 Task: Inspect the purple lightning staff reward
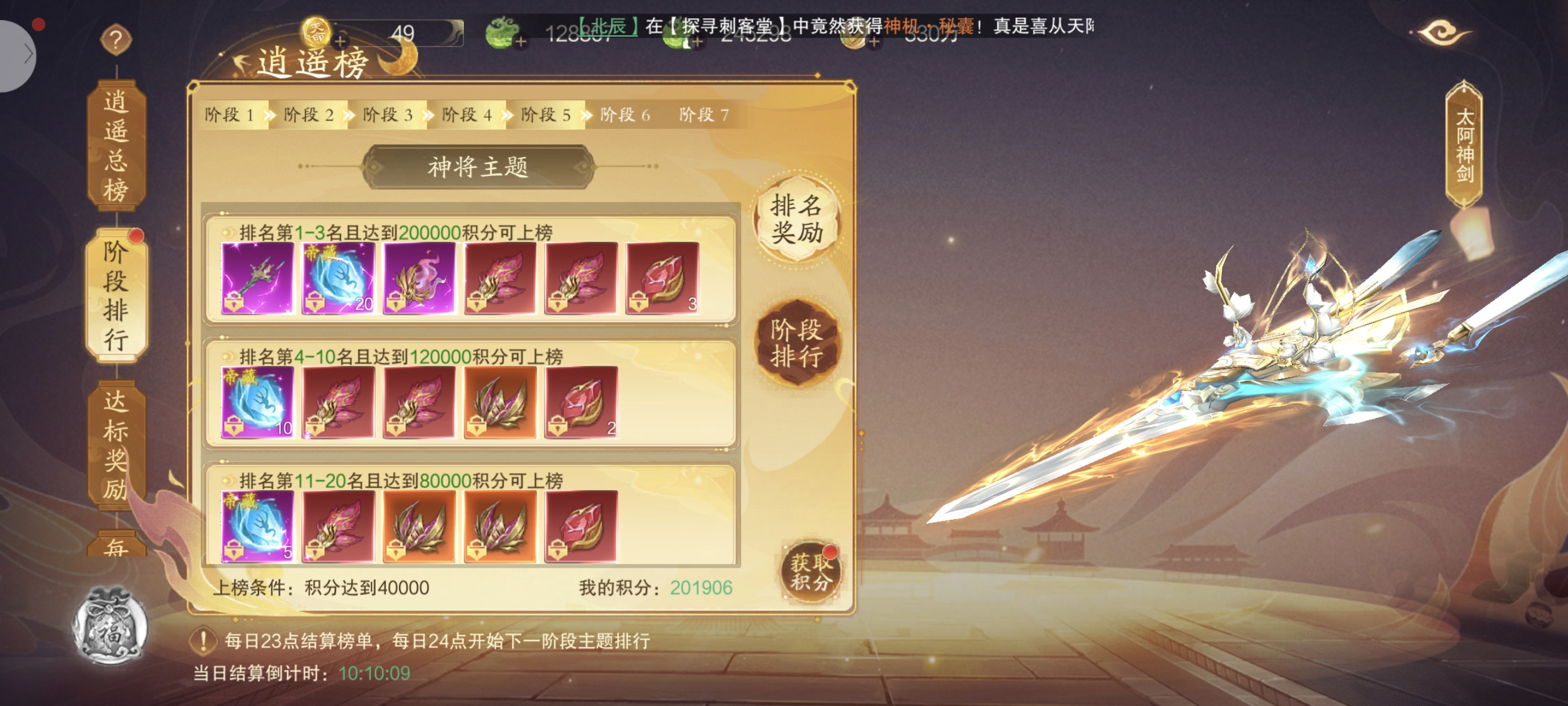257,278
